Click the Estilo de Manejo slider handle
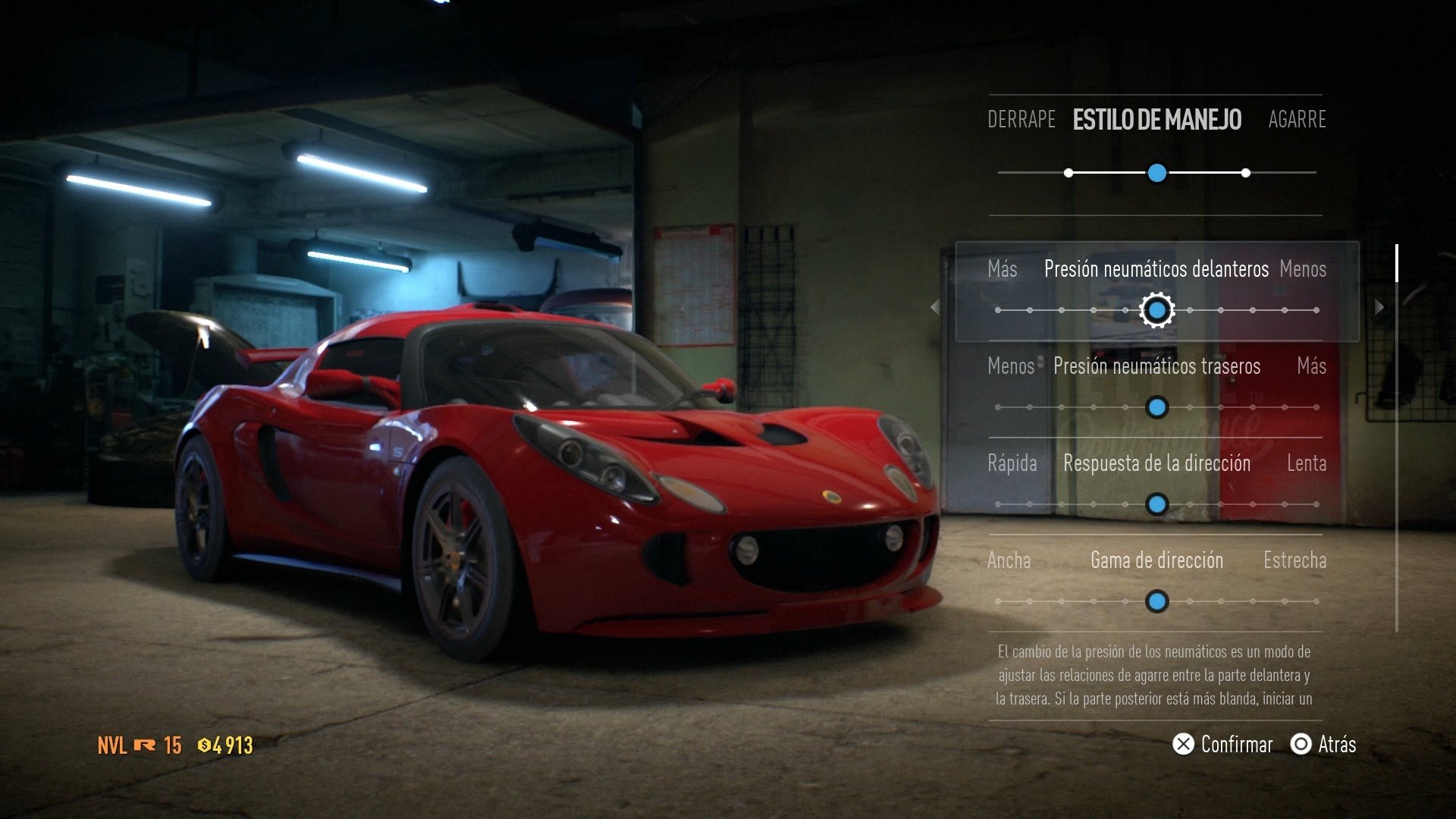Screen dimensions: 1456x819 pos(1156,173)
